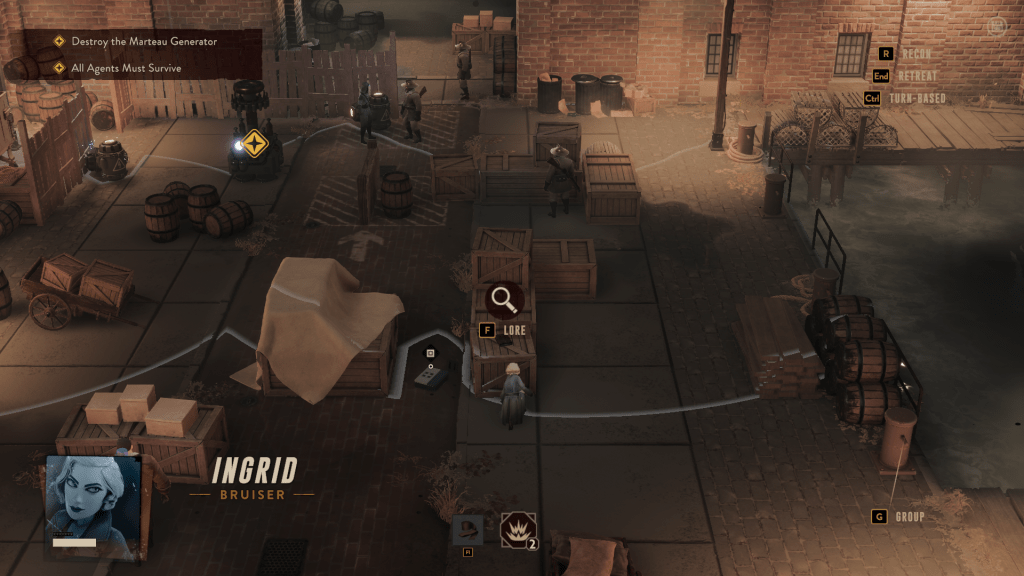Screen dimensions: 1024x576
Task: Click the Lore magnifying glass icon
Action: [503, 298]
